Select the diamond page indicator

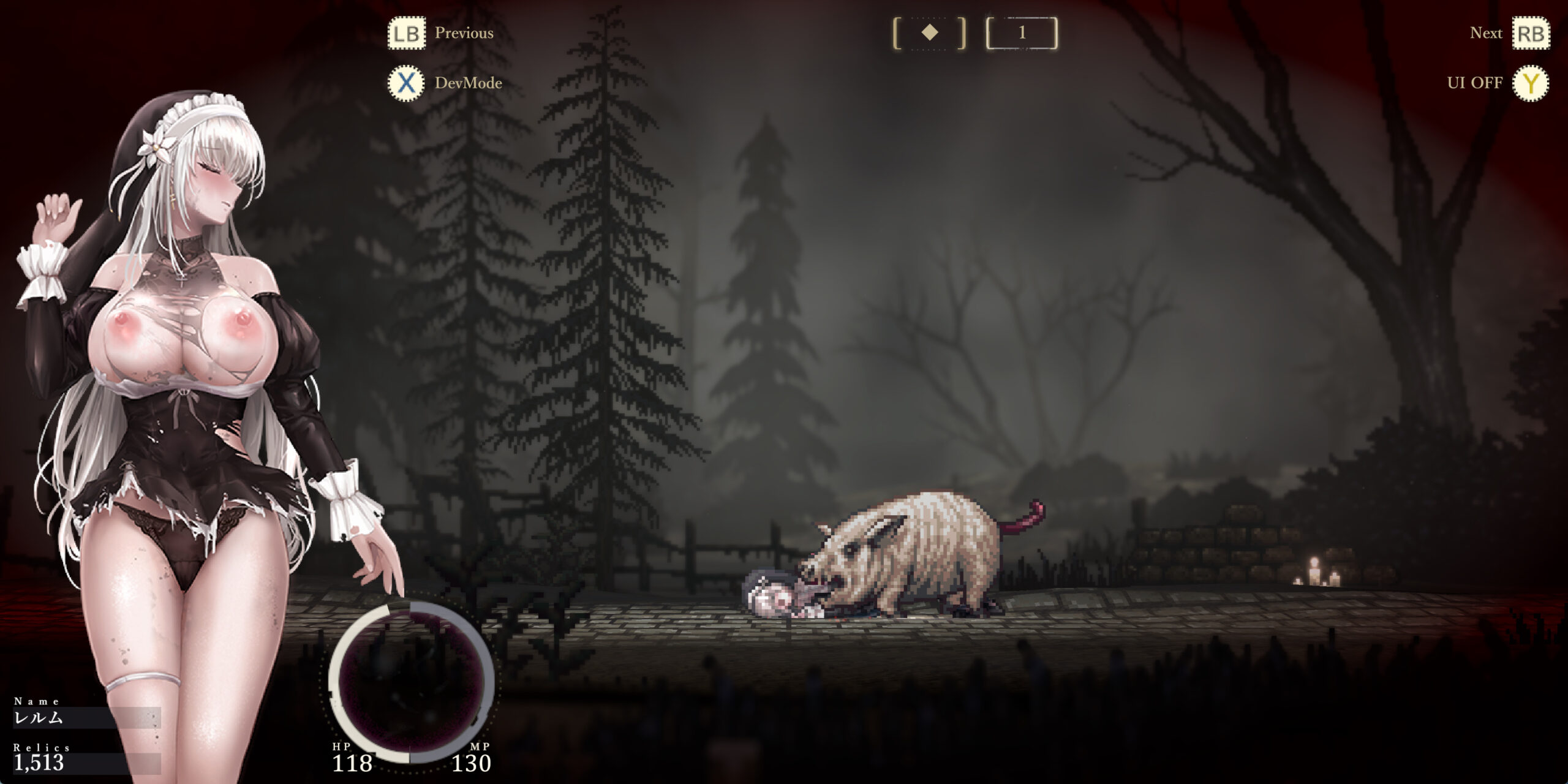pos(929,33)
